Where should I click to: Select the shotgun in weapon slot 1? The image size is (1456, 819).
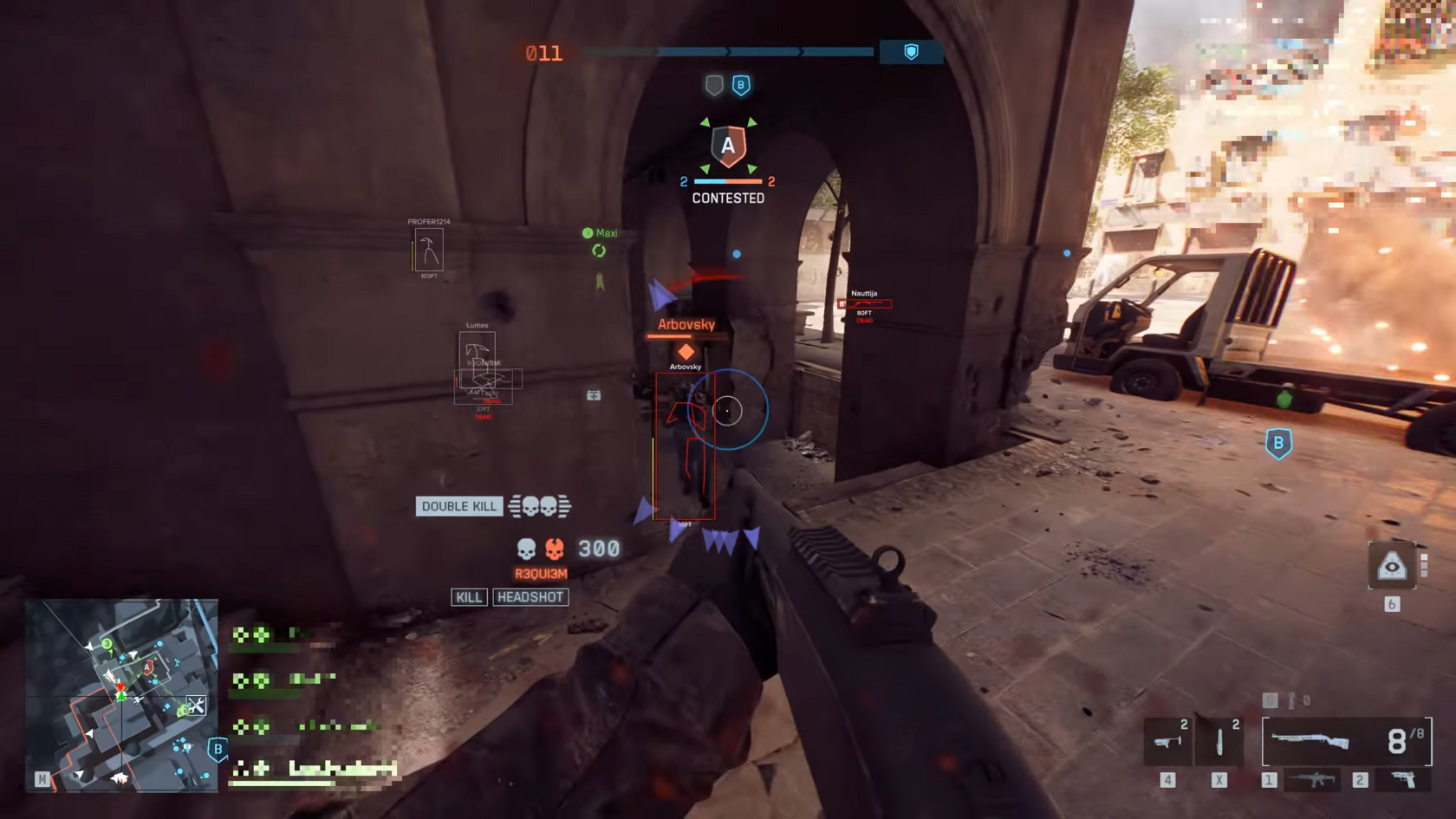1339,739
